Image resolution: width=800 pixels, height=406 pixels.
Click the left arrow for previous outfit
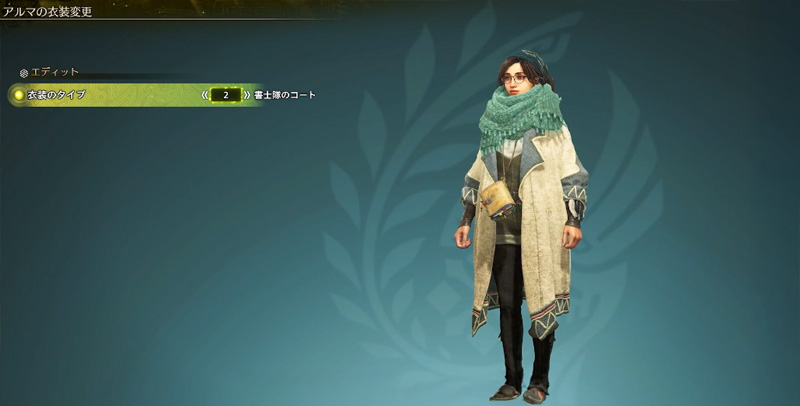click(x=204, y=95)
